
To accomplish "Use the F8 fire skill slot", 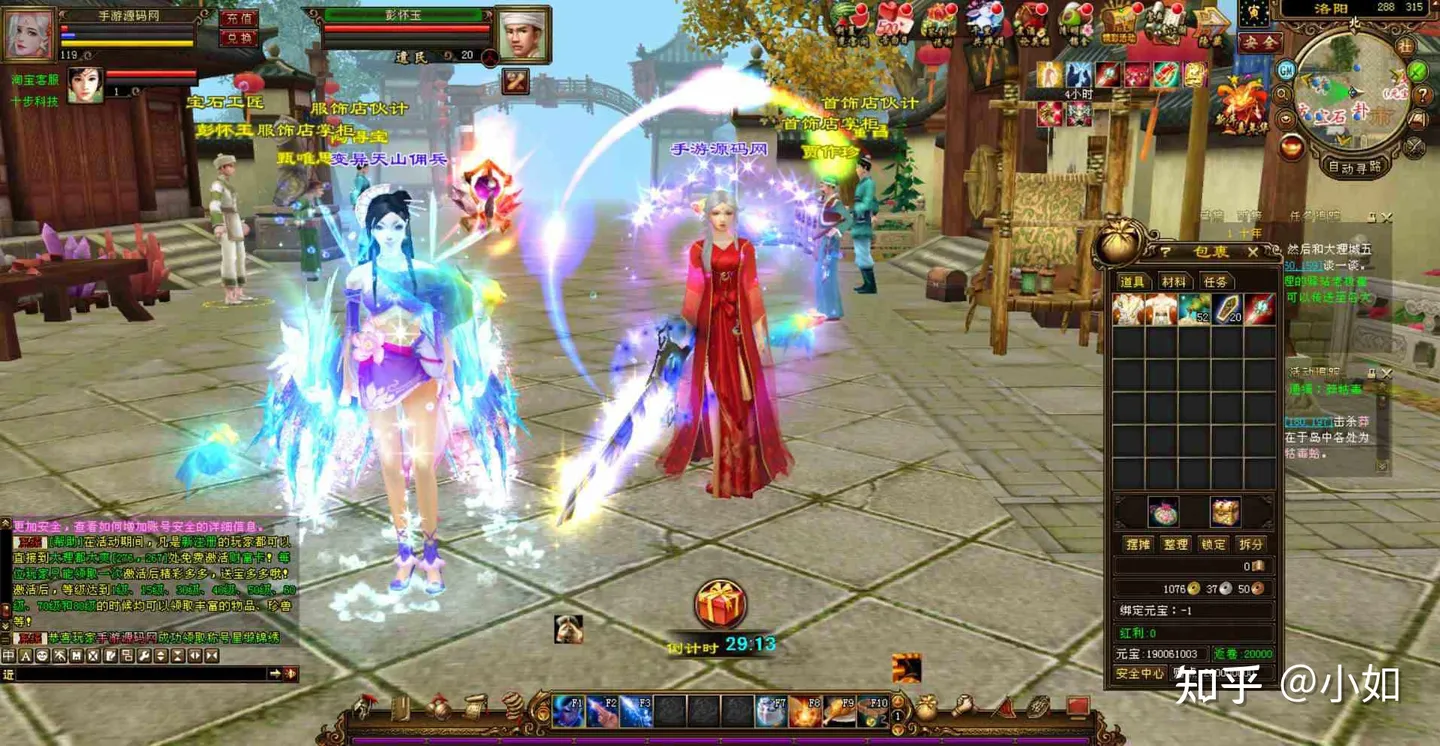I will coord(805,711).
